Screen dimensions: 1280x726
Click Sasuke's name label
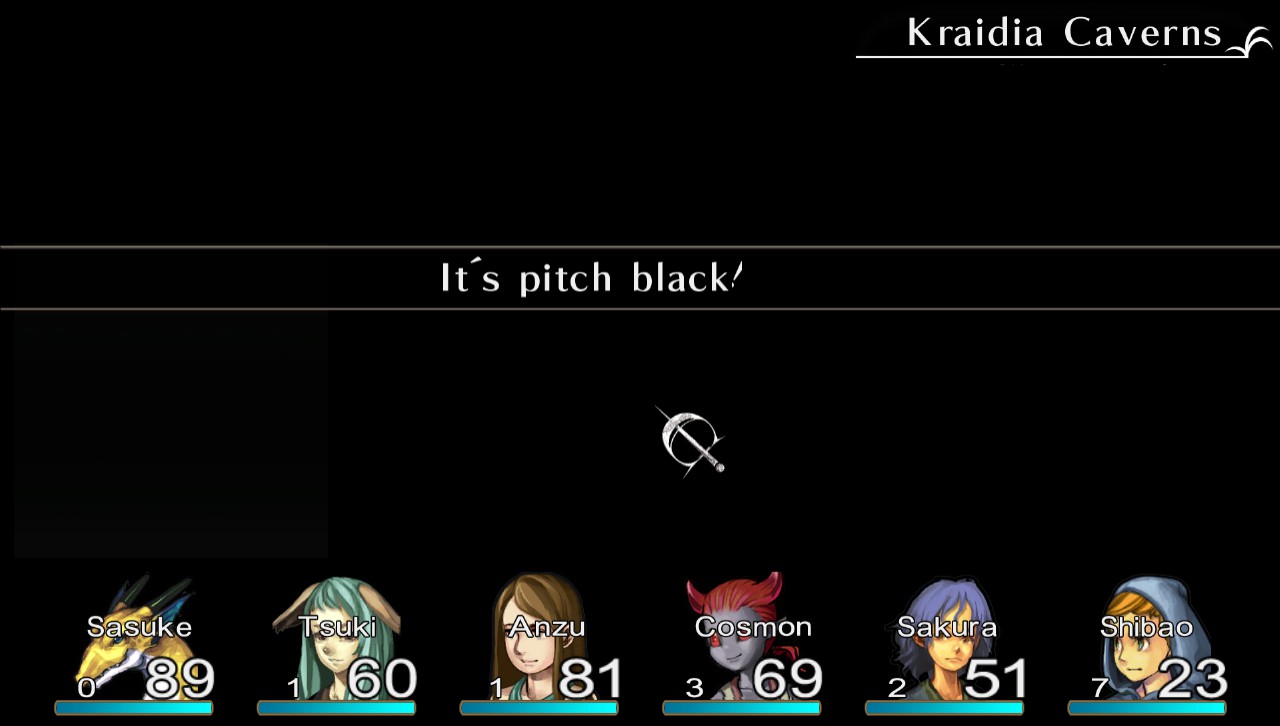pos(139,627)
